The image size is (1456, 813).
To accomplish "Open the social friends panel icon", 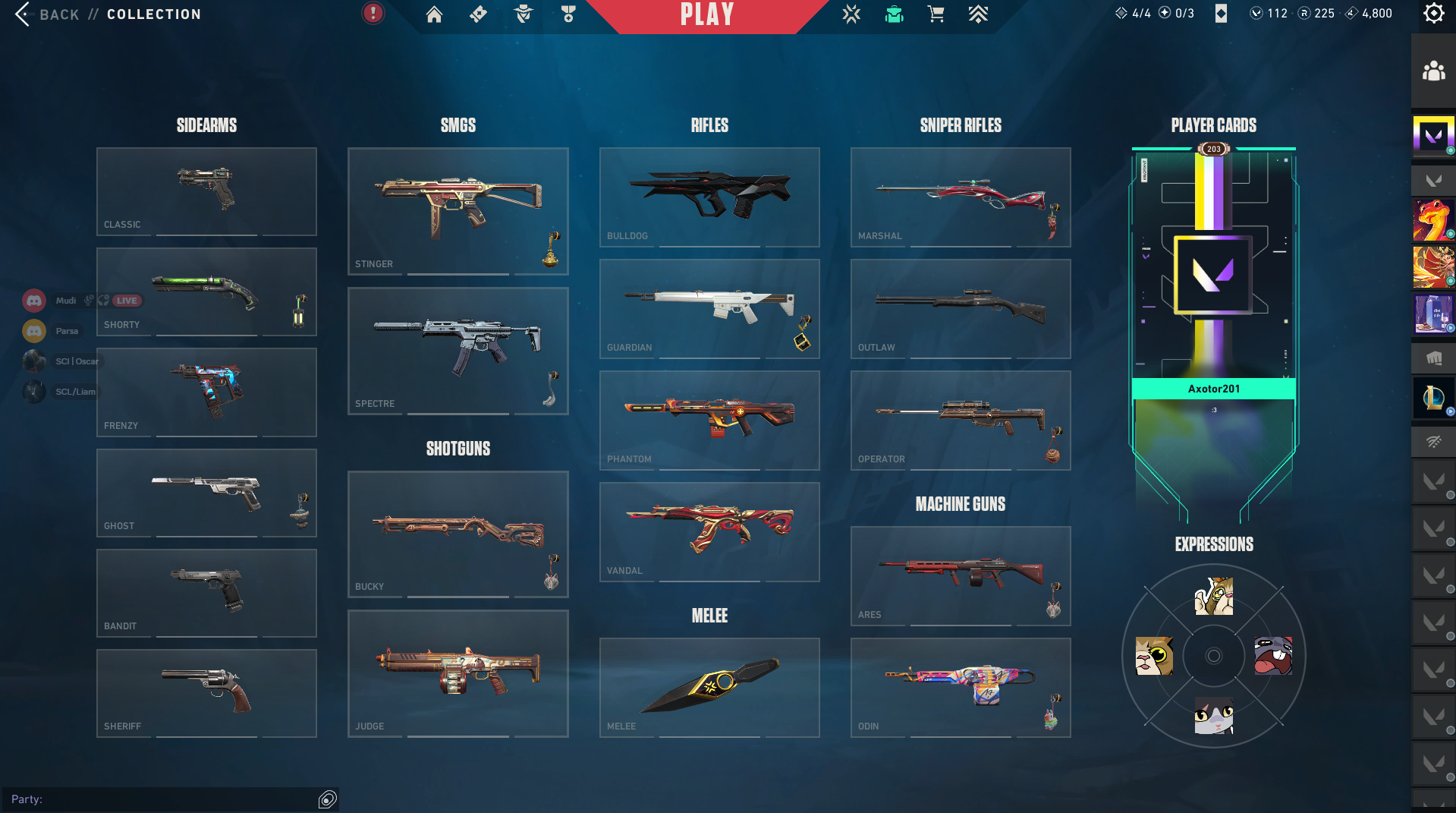I will [x=1433, y=72].
